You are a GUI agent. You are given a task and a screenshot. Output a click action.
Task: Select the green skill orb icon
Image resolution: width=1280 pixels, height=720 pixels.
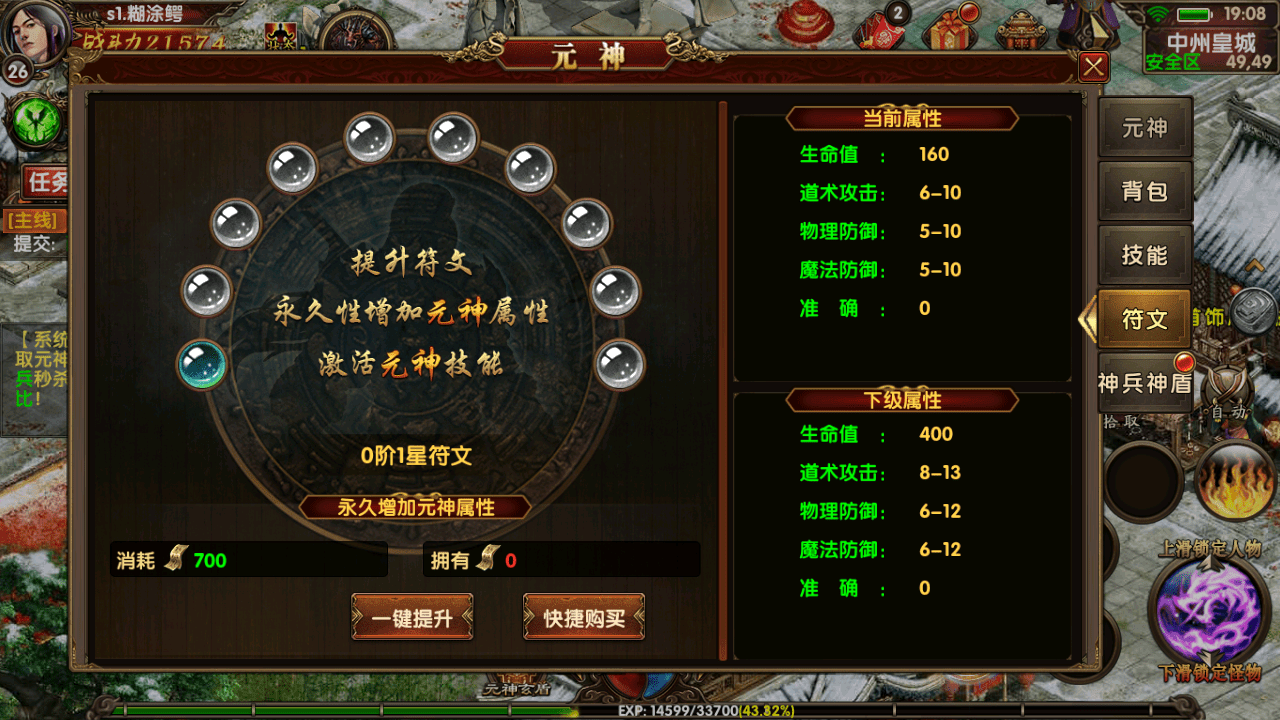(x=35, y=121)
